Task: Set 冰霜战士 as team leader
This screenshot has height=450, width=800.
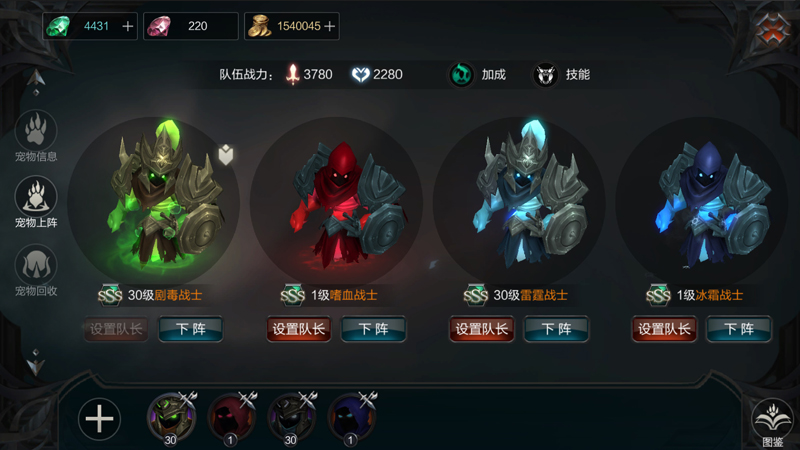Action: click(x=664, y=329)
